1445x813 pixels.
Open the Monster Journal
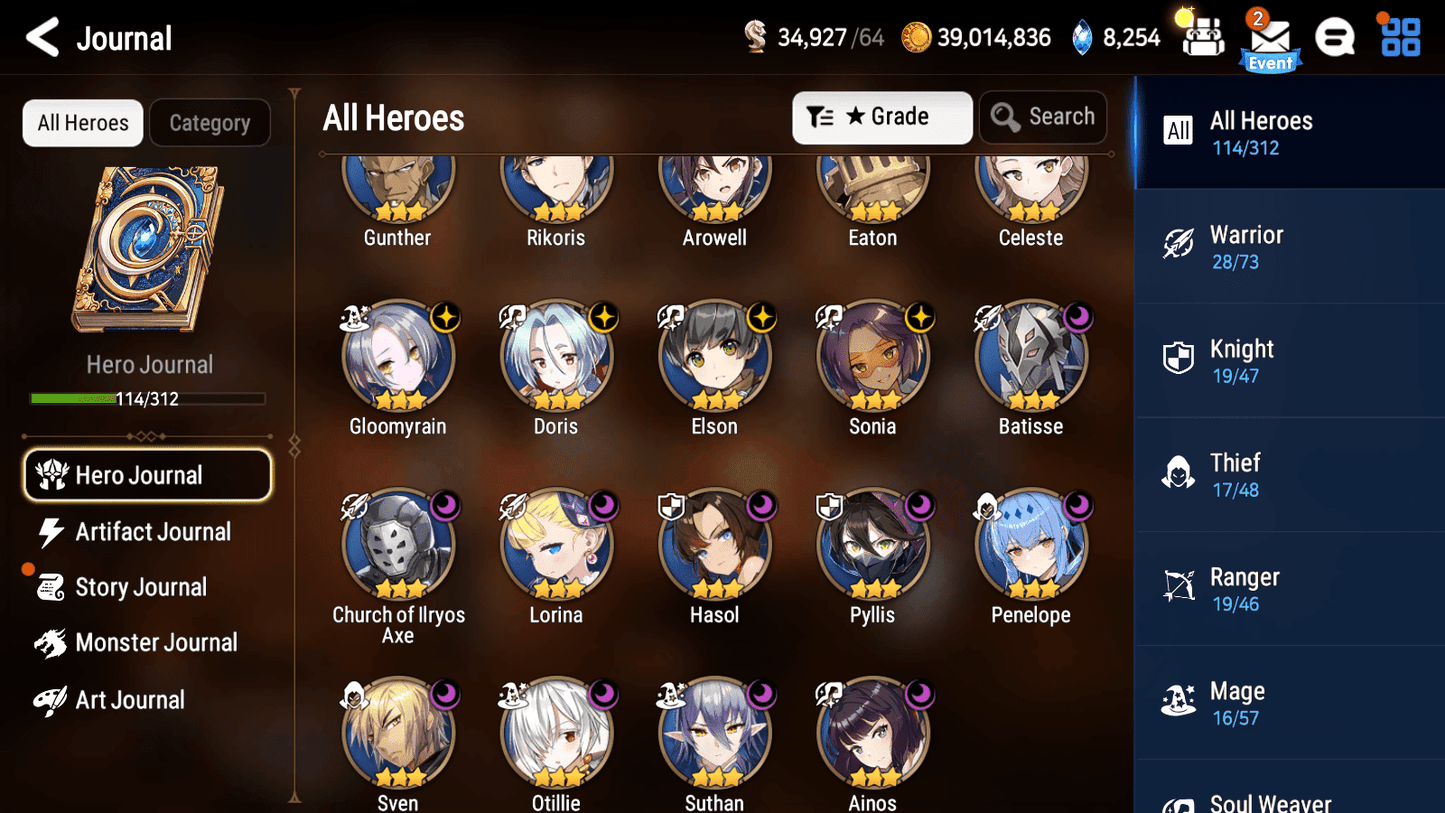pyautogui.click(x=157, y=643)
